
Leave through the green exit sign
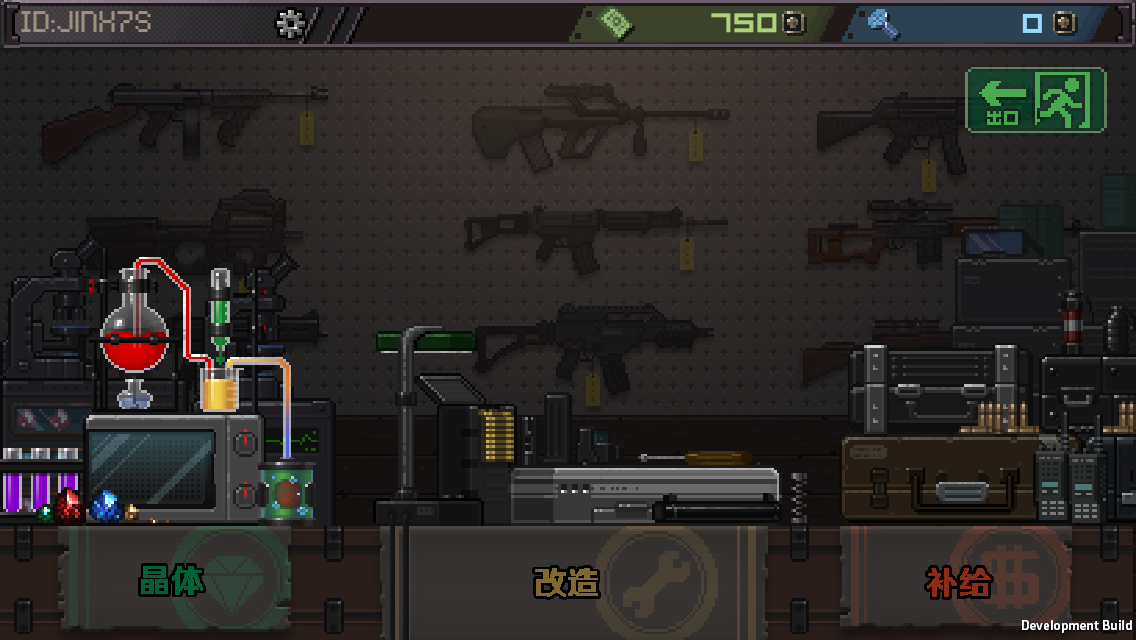tap(1035, 100)
